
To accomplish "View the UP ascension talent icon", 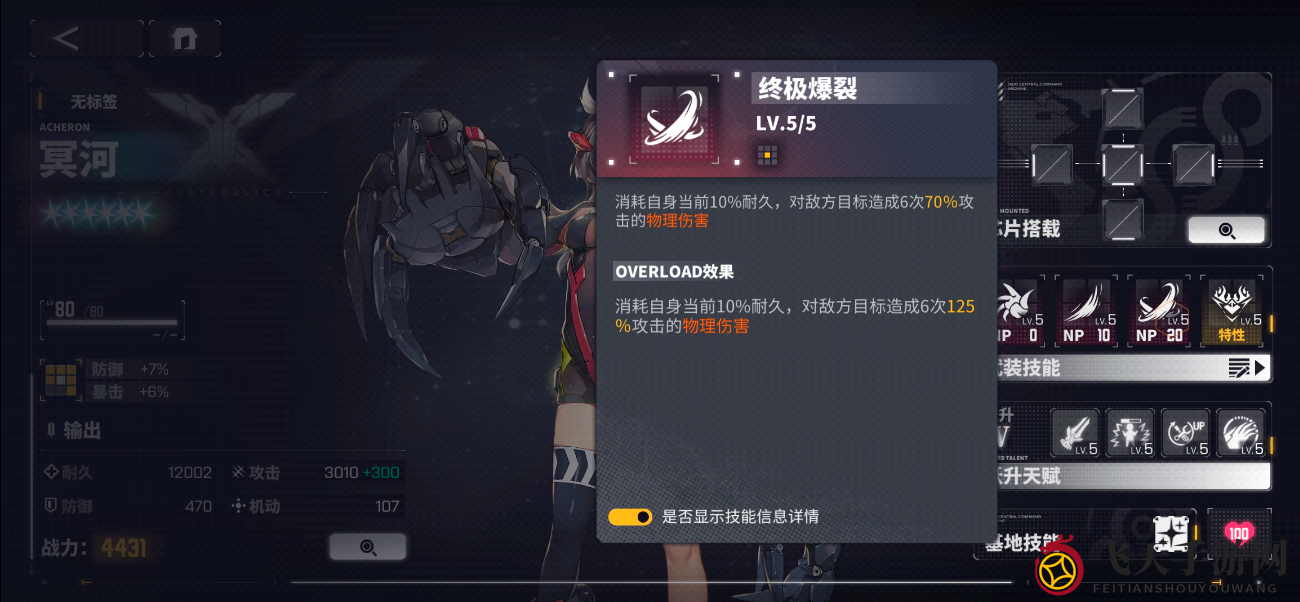I will (1185, 434).
